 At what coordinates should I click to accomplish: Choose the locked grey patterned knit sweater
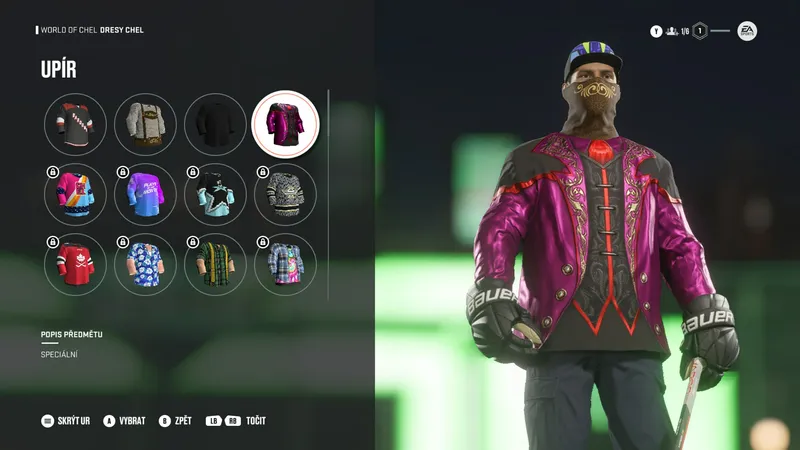[x=285, y=194]
